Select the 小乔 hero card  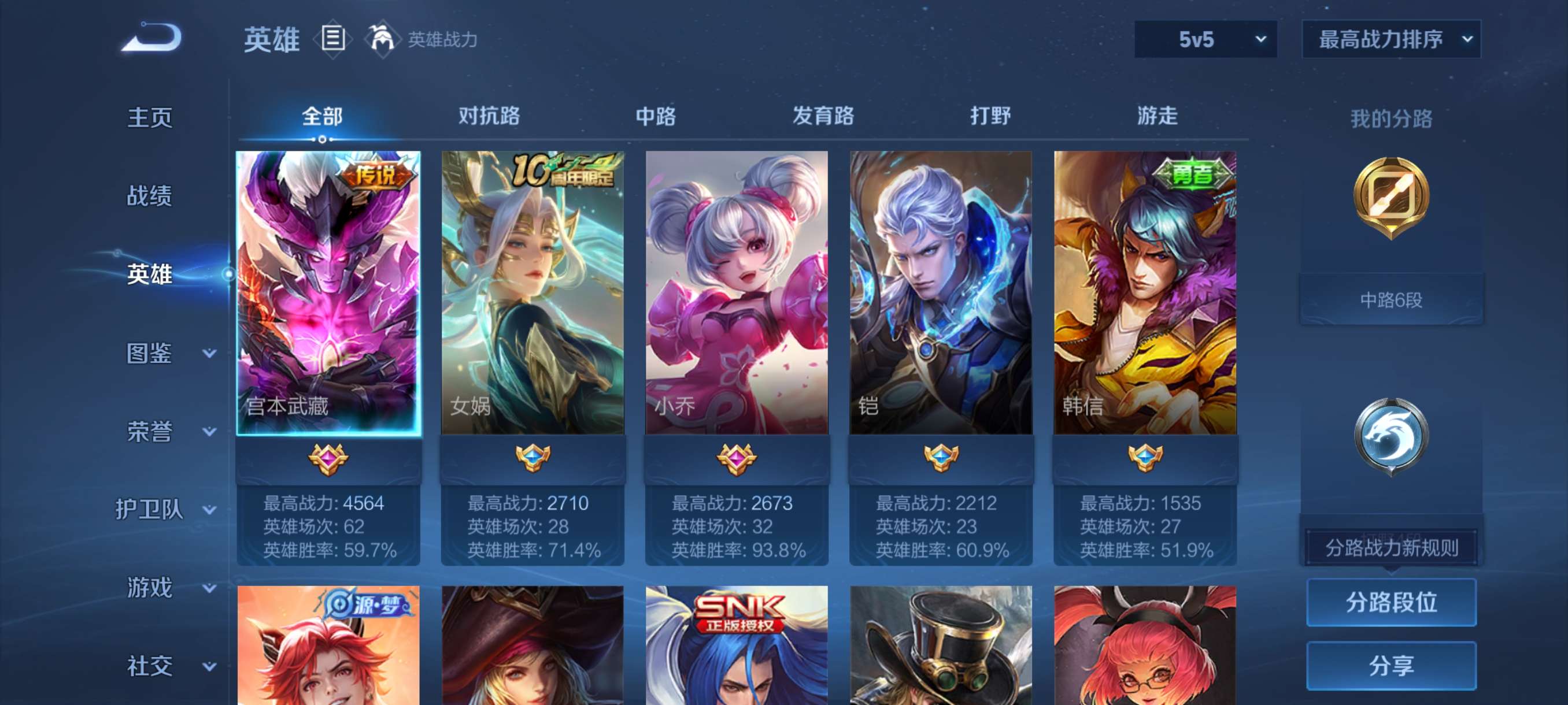pyautogui.click(x=735, y=292)
